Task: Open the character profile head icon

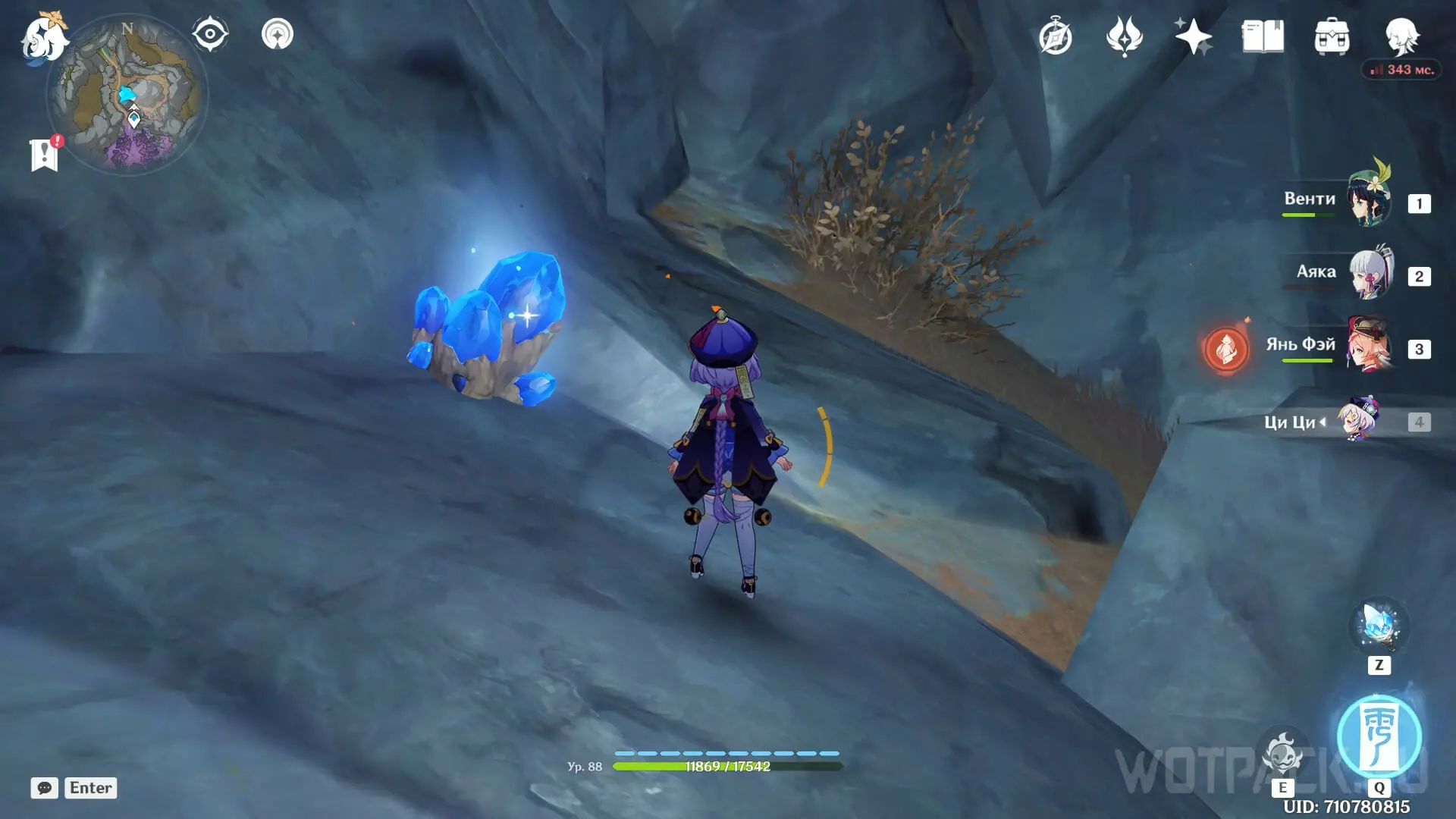Action: [1401, 36]
